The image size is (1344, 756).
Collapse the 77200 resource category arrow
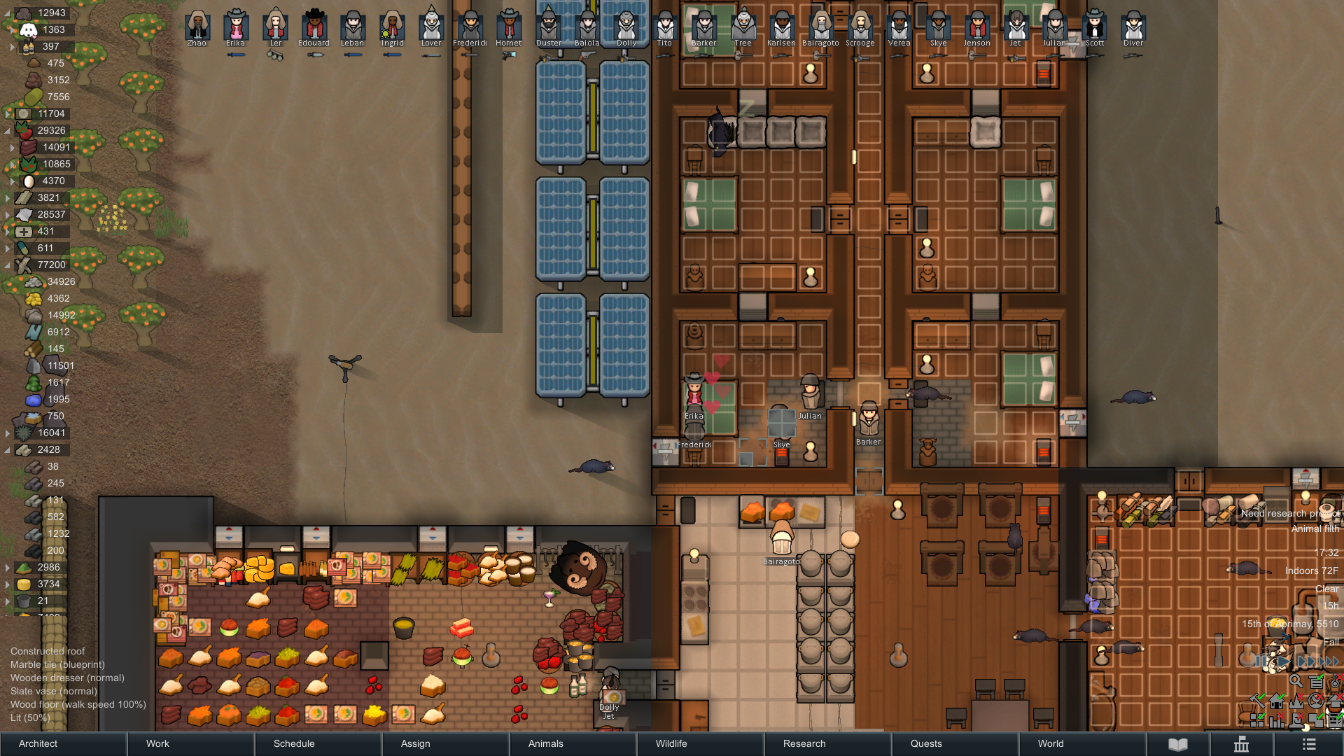click(x=9, y=265)
